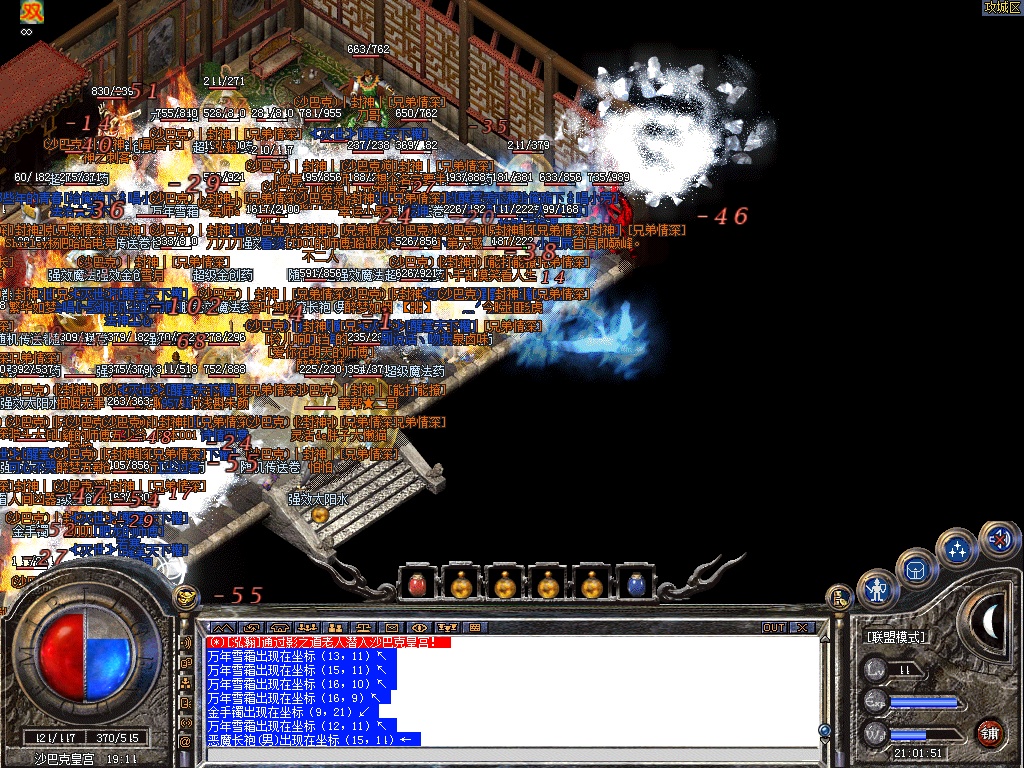1024x768 pixels.
Task: Click the crescent moon day-night dial
Action: point(990,622)
